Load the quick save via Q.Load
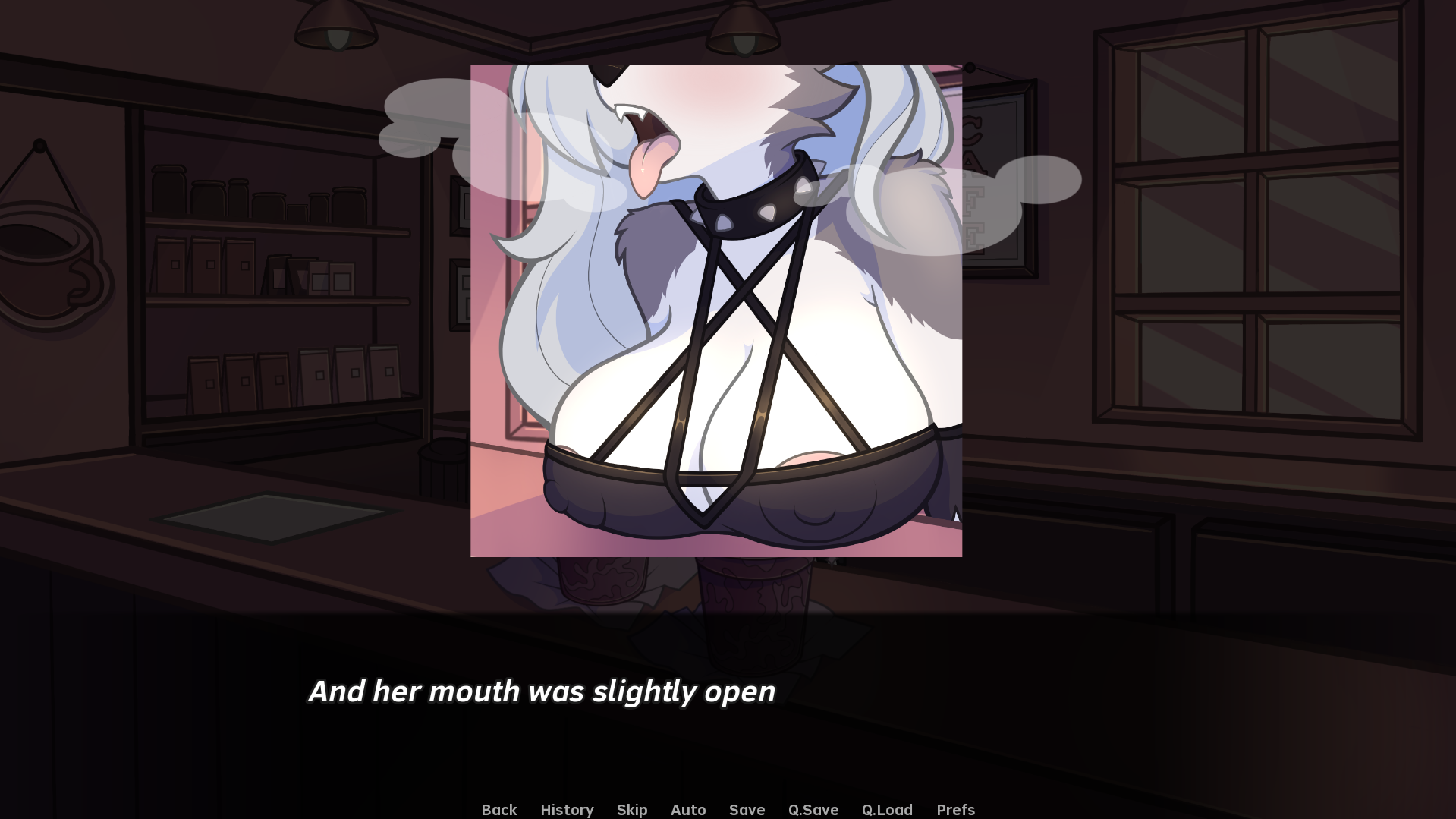Screen dimensions: 1456x819 [887, 810]
